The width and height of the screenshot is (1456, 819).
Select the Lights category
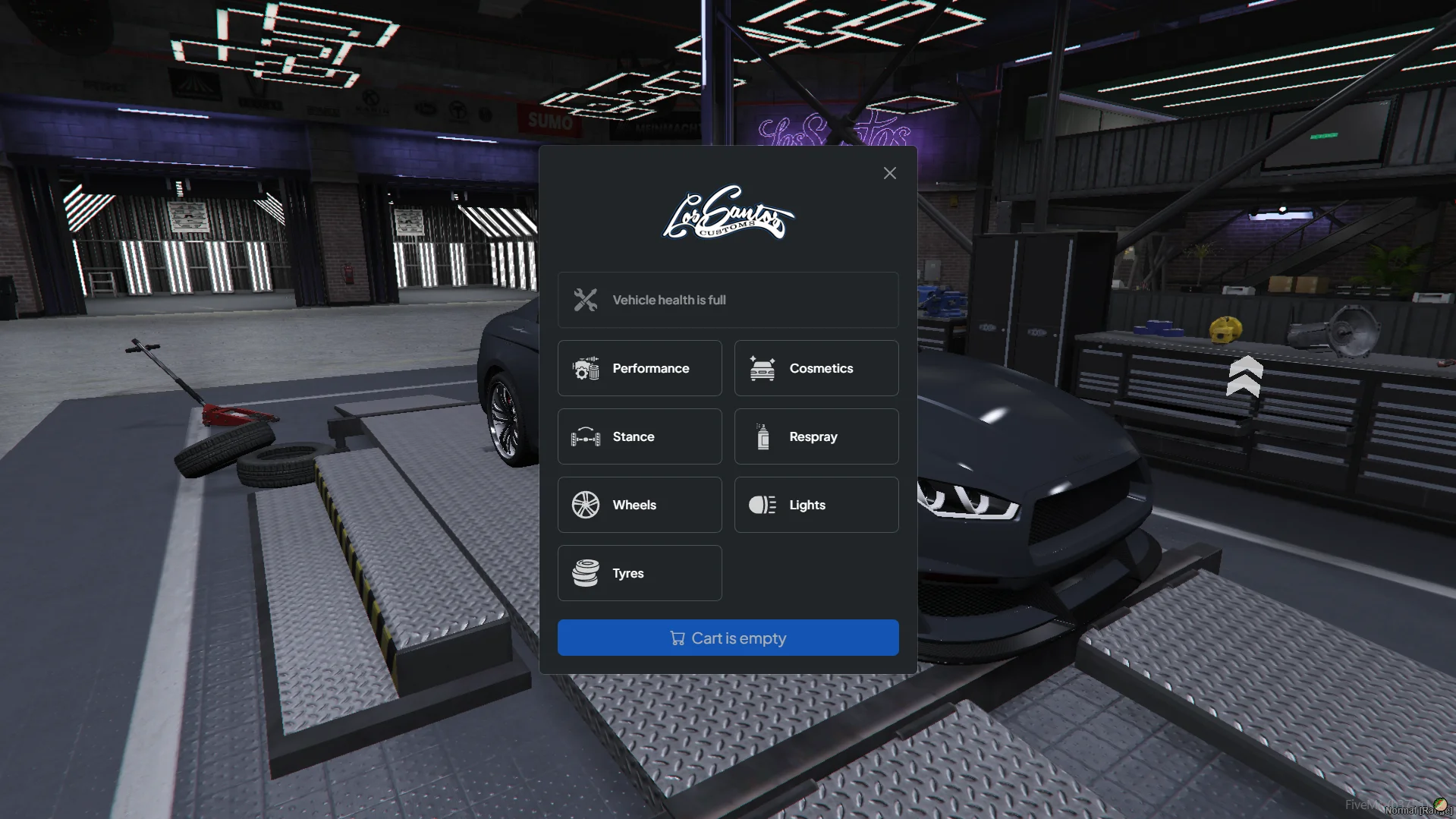click(816, 505)
